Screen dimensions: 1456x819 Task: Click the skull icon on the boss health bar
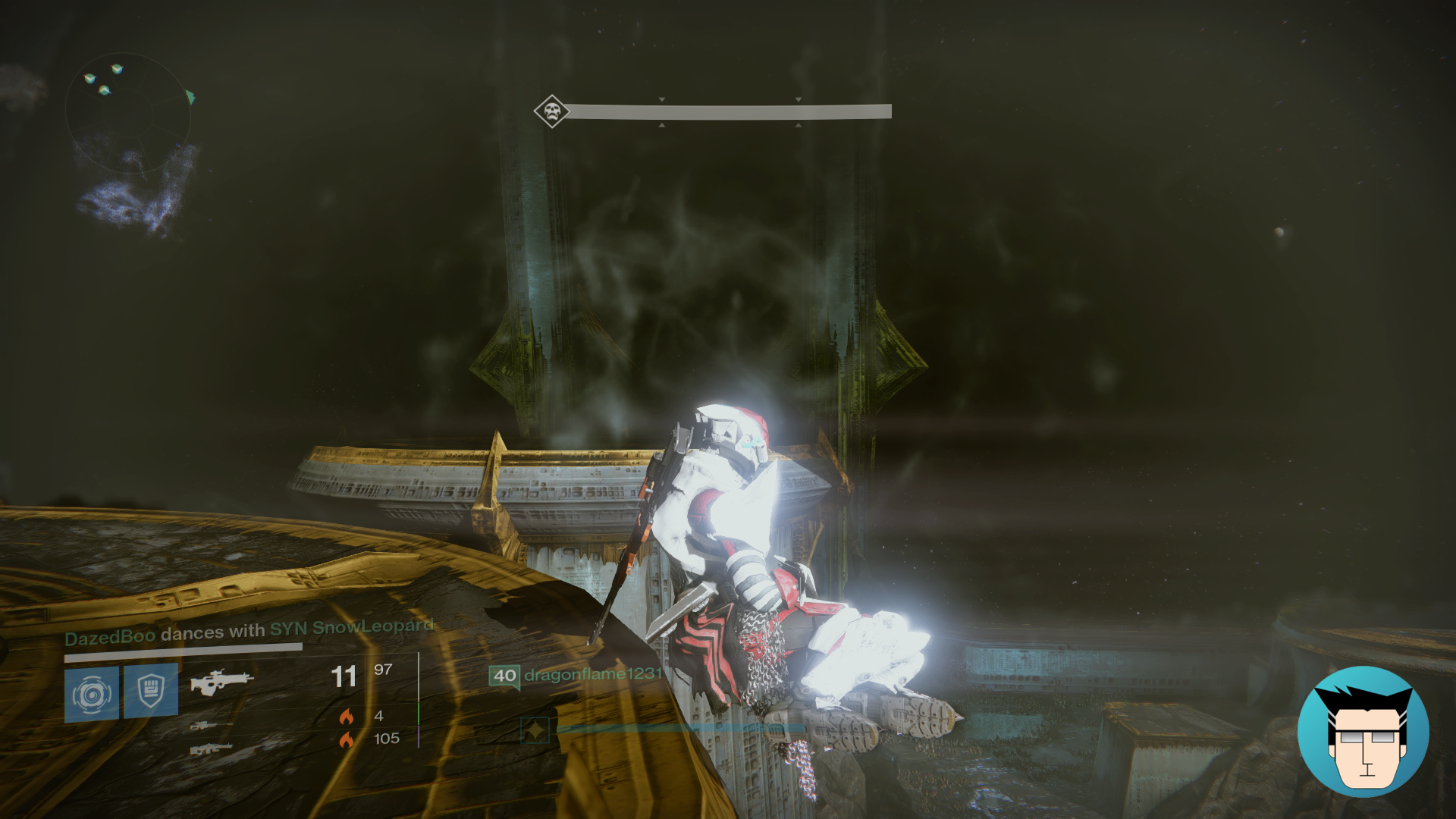[551, 112]
